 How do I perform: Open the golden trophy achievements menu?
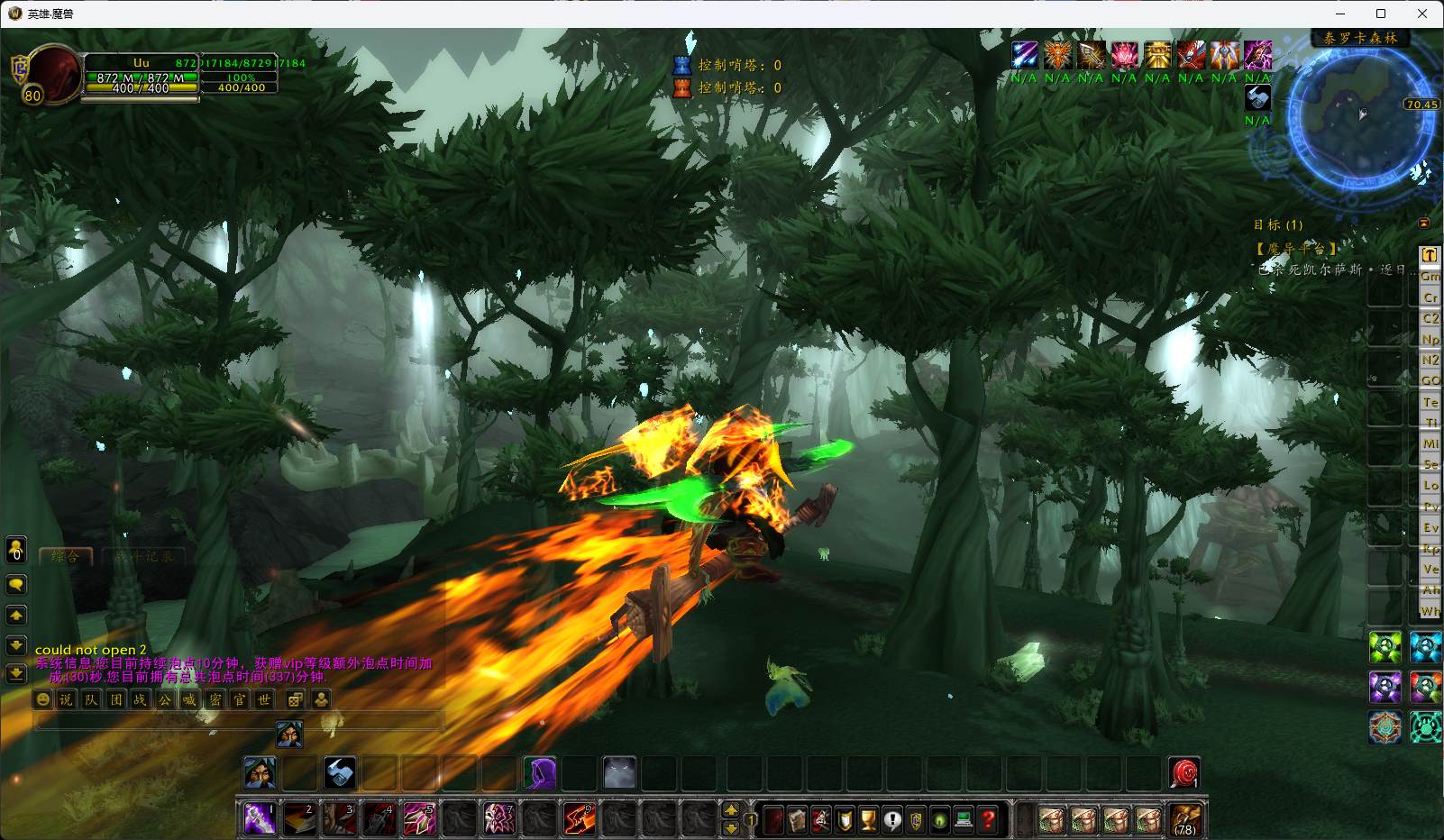click(x=869, y=819)
